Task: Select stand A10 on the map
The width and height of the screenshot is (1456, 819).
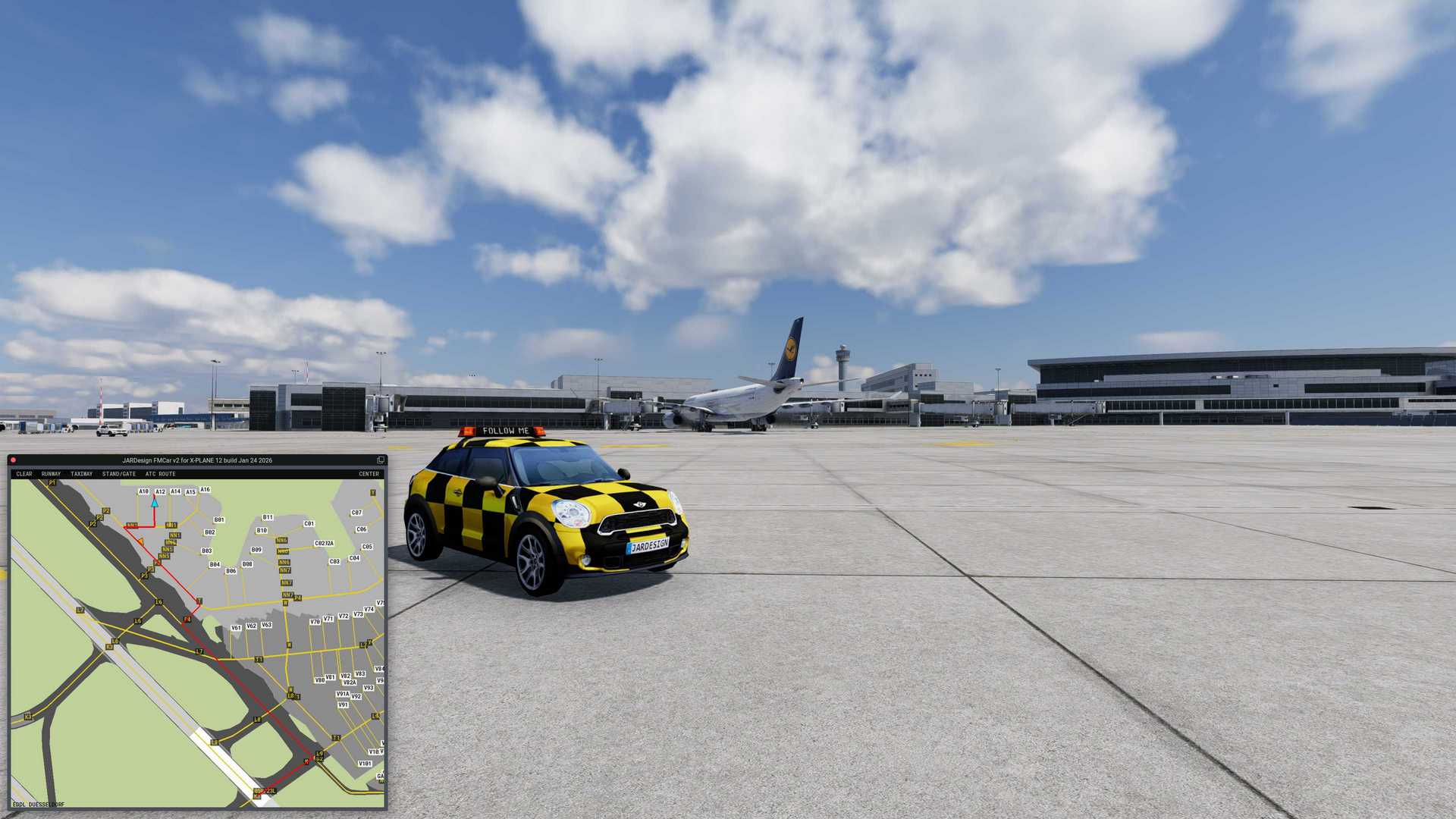Action: pos(143,491)
